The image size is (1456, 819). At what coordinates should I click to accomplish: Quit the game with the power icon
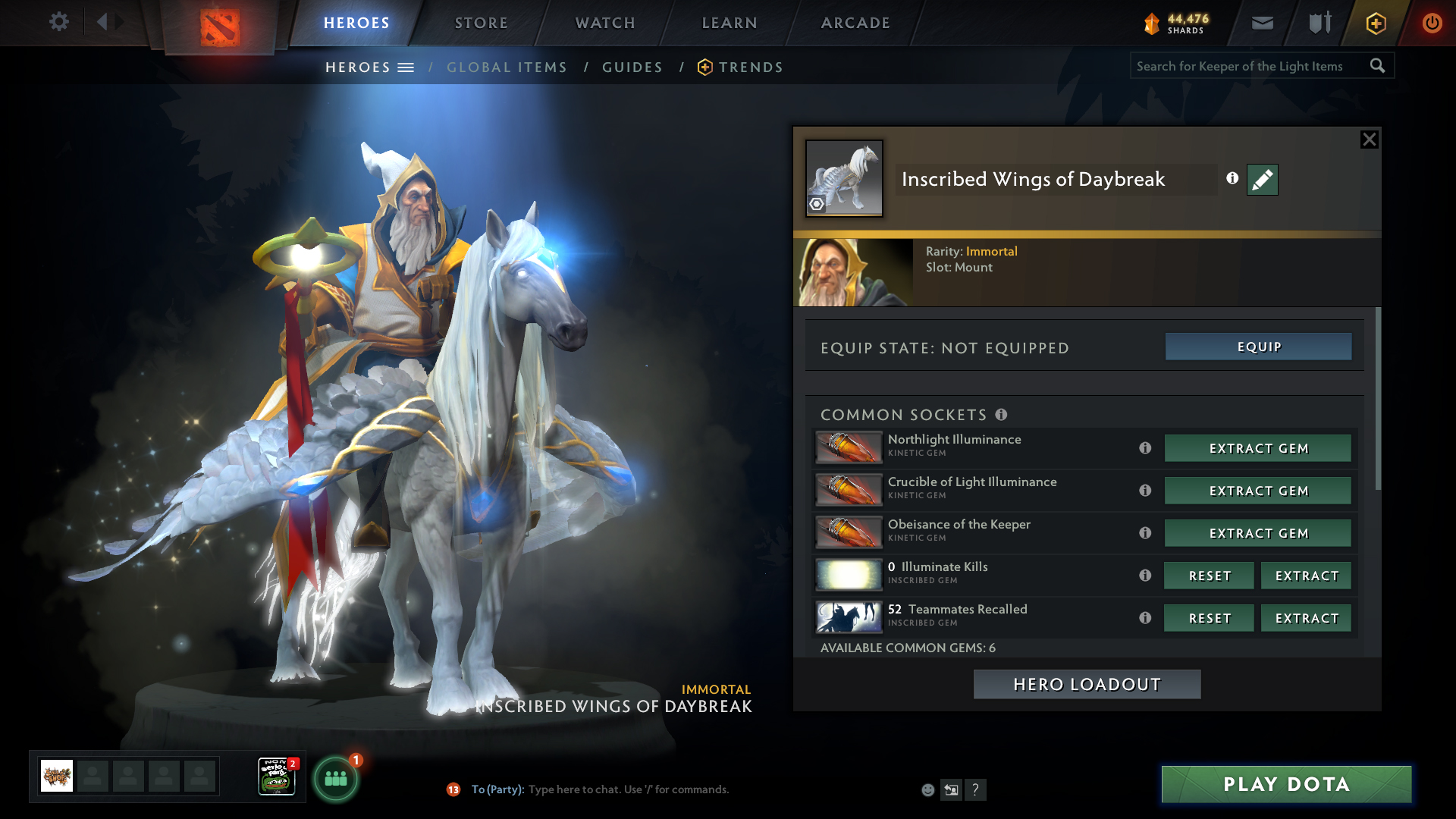1432,23
